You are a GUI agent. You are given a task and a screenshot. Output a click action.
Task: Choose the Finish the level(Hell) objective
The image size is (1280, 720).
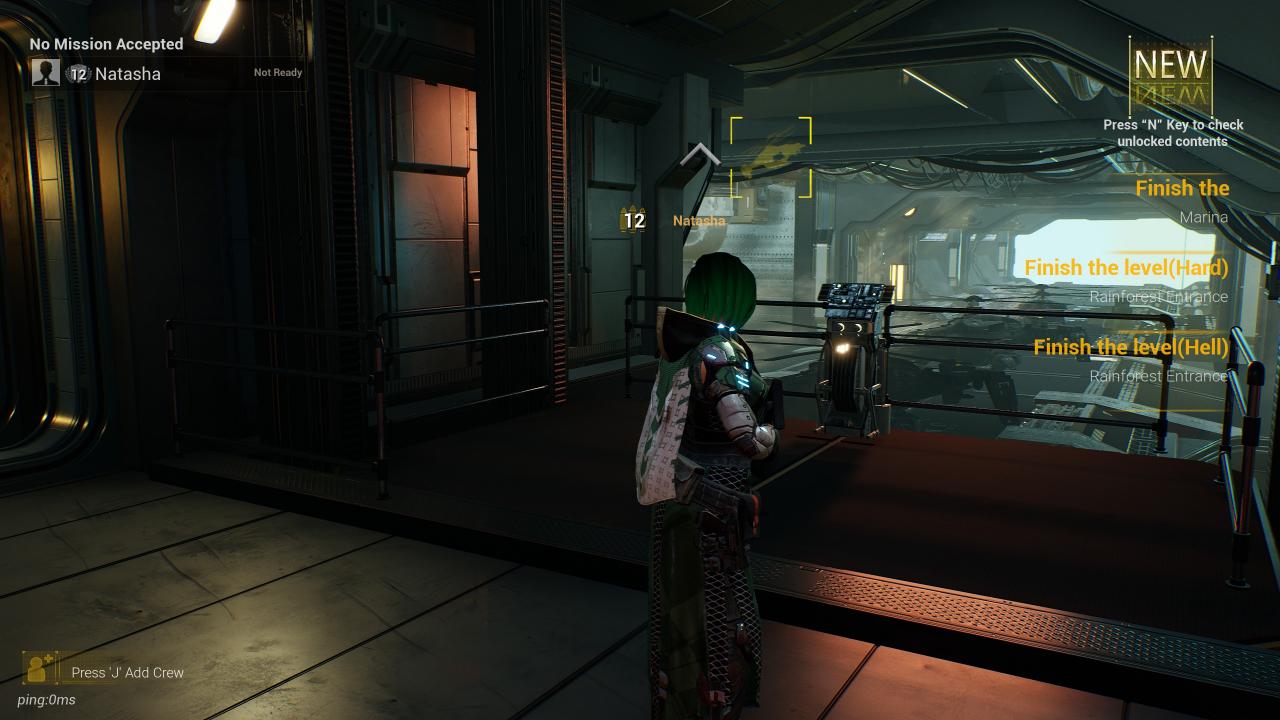tap(1130, 348)
